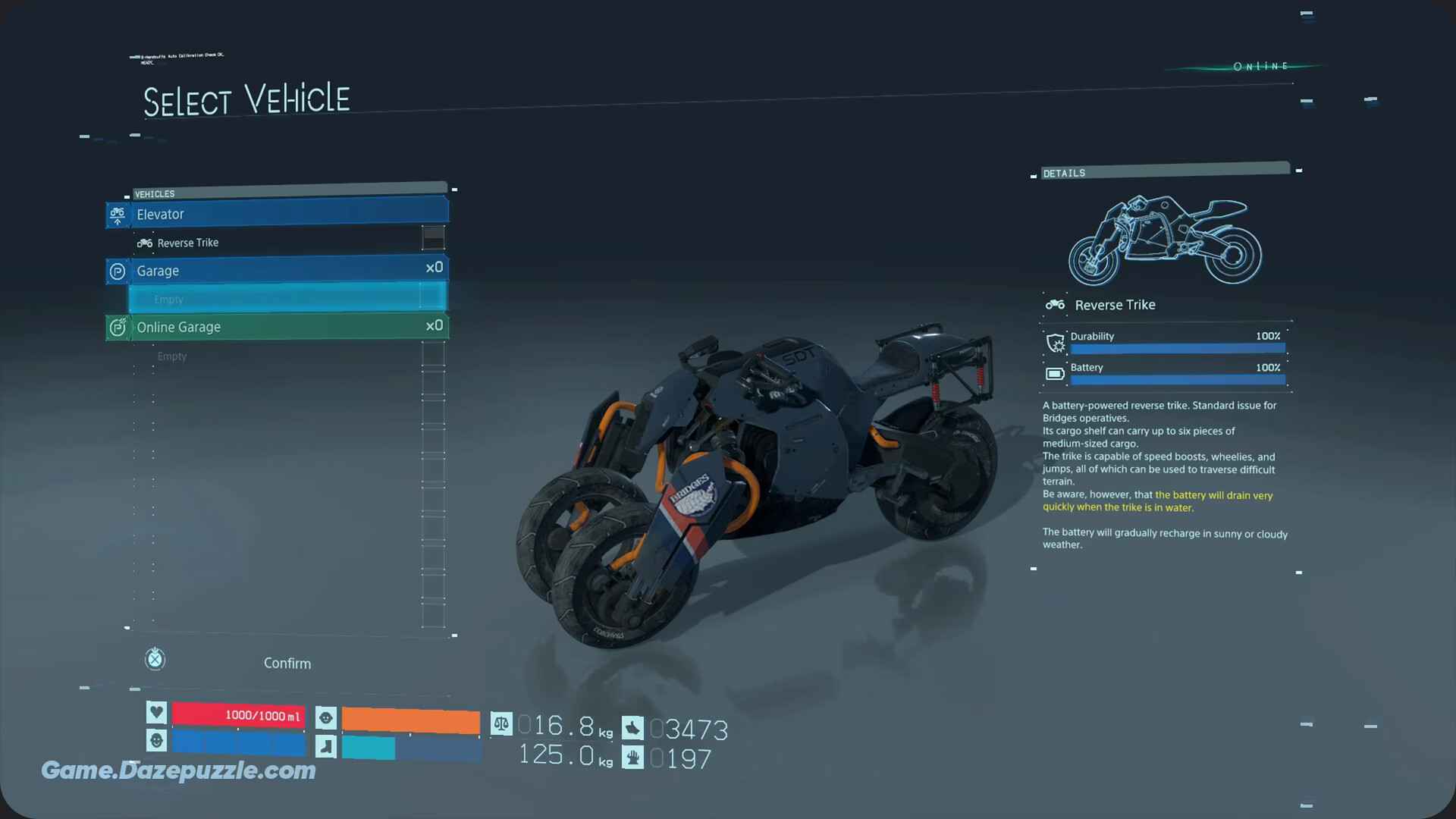This screenshot has height=819, width=1456.
Task: Click the Reverse Trike motorcycle icon
Action: click(x=144, y=242)
